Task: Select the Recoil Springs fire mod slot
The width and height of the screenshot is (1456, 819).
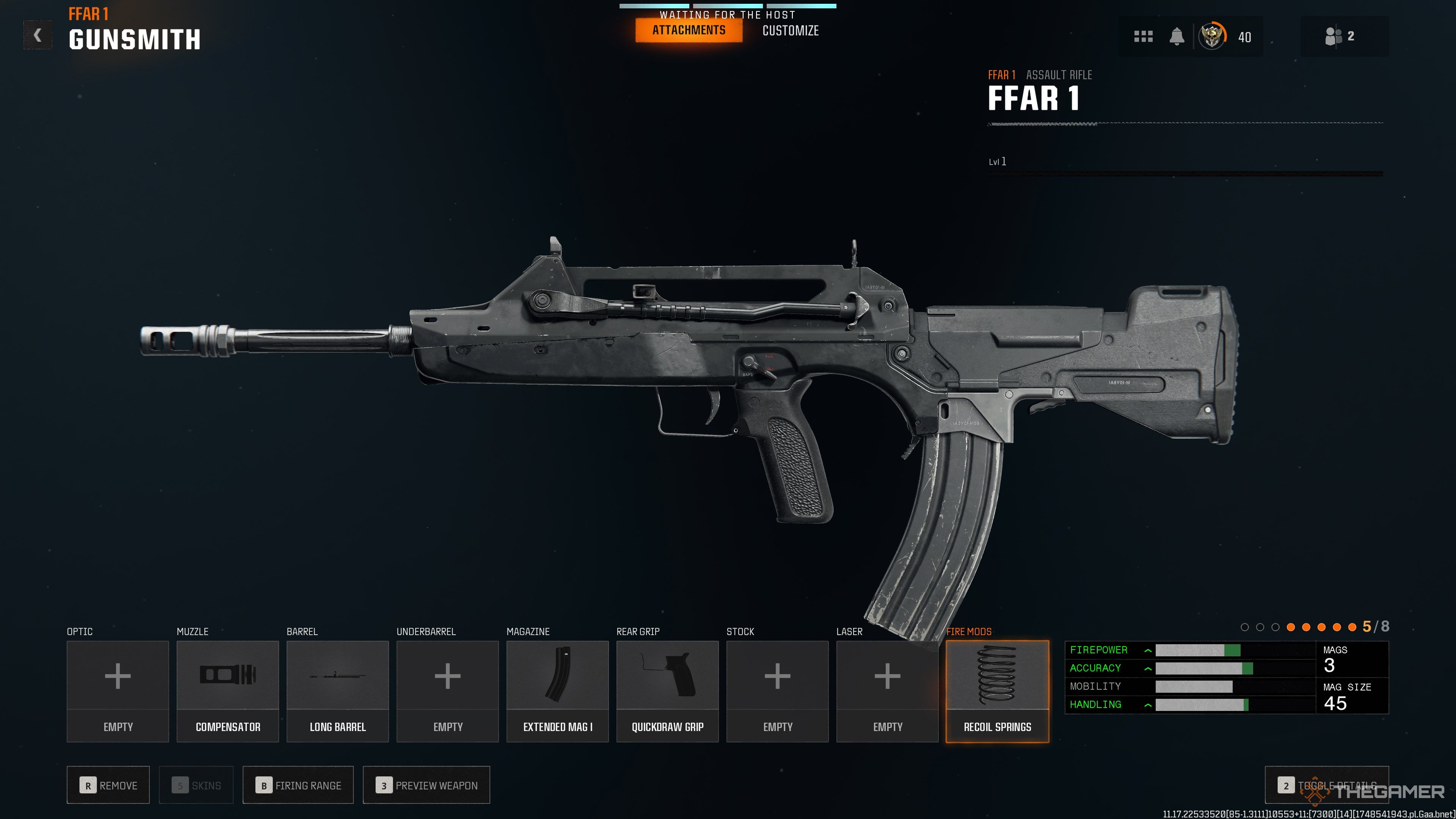Action: [x=997, y=691]
